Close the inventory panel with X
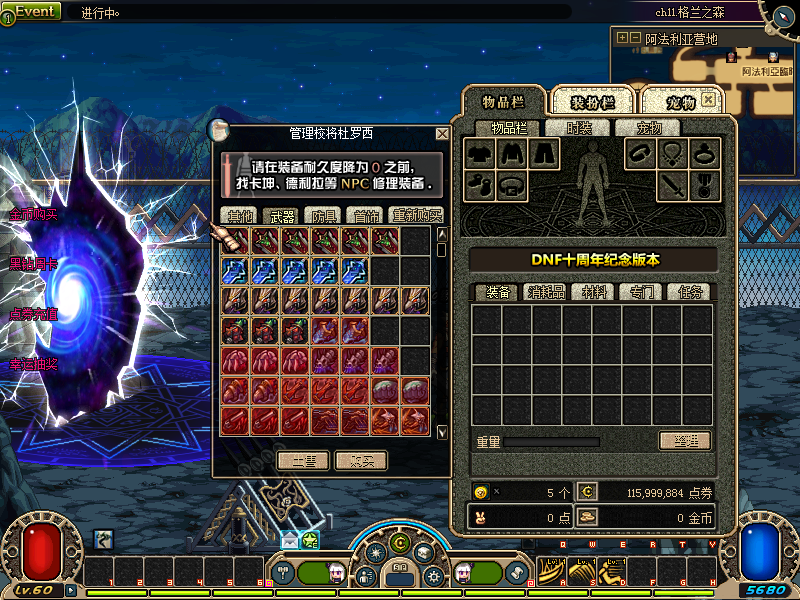800x600 pixels. click(x=708, y=100)
